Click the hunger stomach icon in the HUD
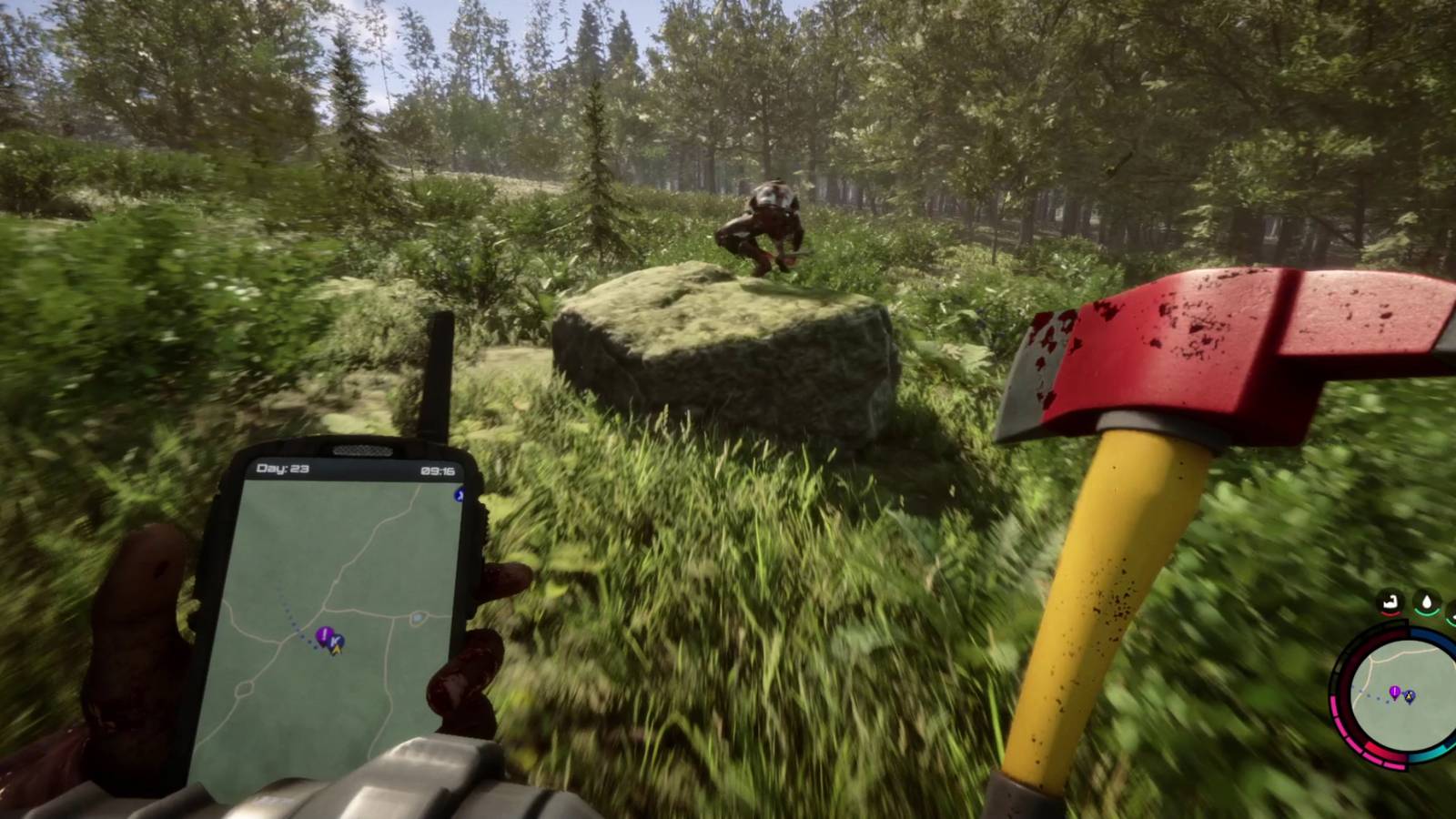This screenshot has height=819, width=1456. pos(1389,601)
